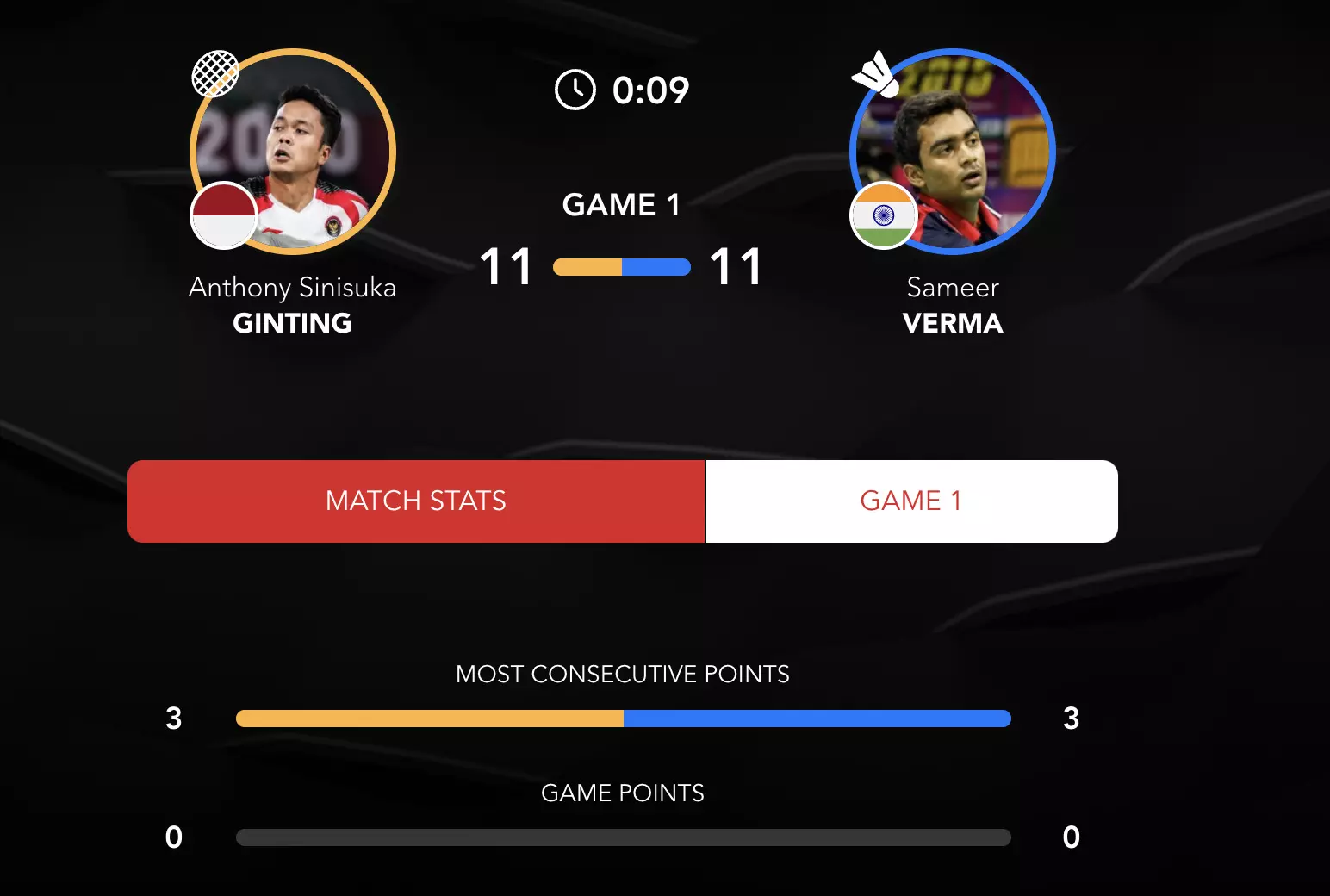Viewport: 1330px width, 896px height.
Task: Select Anthony Sinisuka Ginting's player photo
Action: pos(293,152)
